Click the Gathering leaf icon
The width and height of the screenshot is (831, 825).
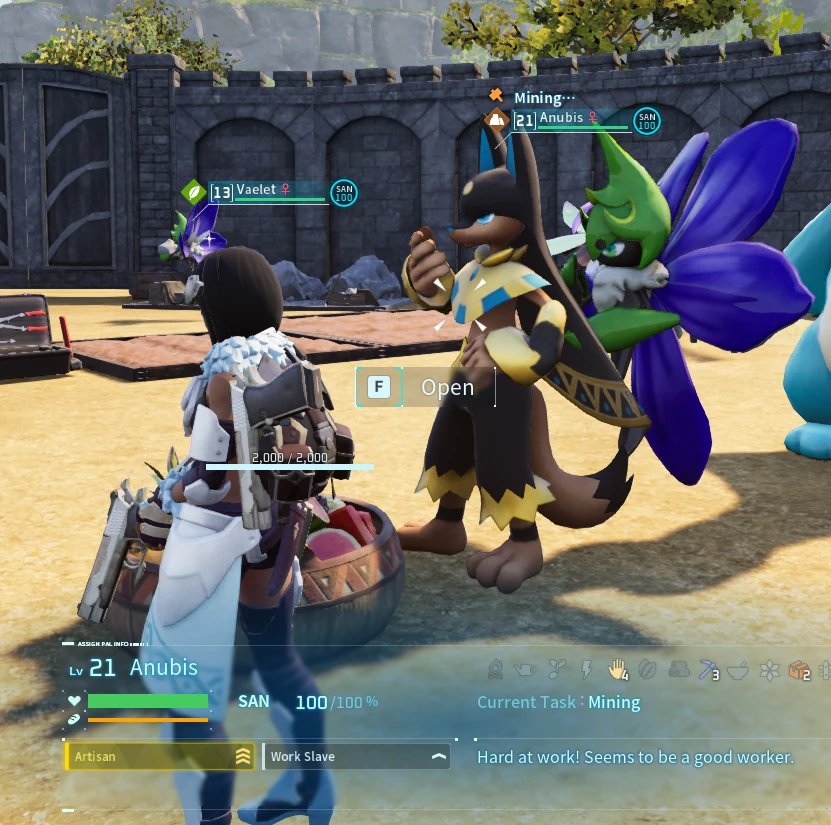(647, 669)
